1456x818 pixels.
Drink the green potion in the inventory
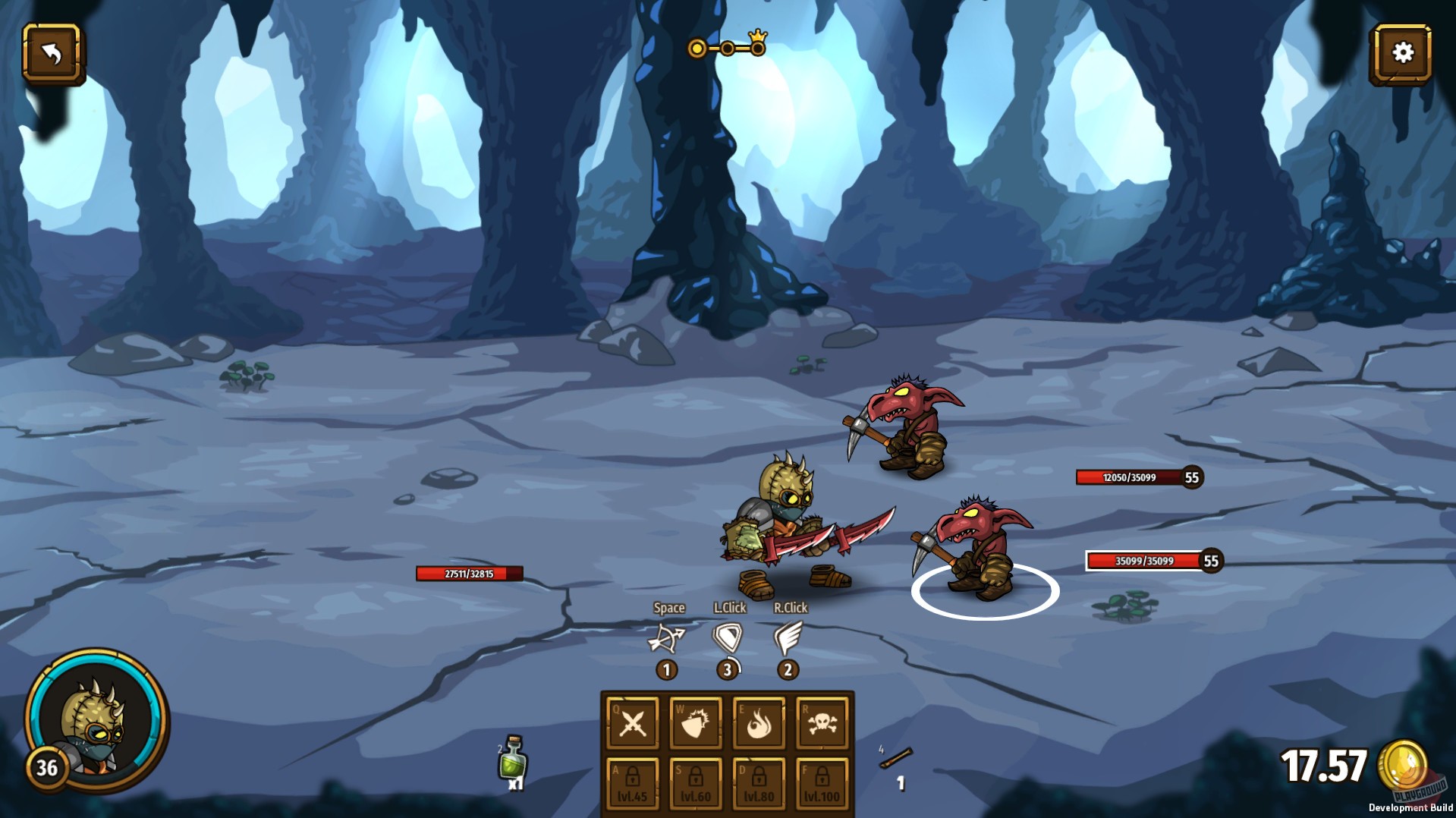pyautogui.click(x=514, y=766)
